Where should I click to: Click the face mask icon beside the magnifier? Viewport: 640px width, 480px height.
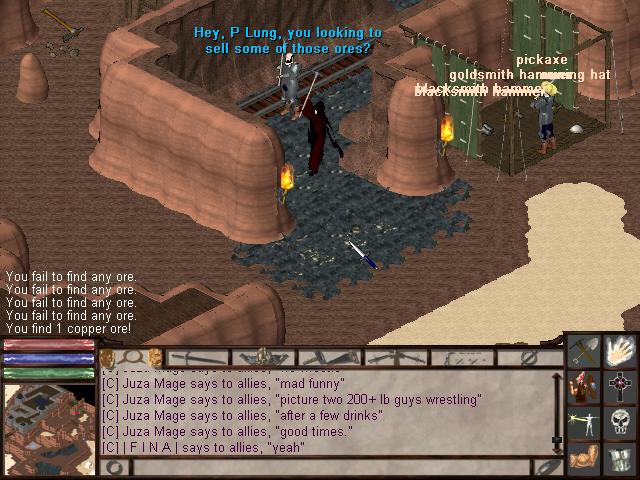pos(154,357)
